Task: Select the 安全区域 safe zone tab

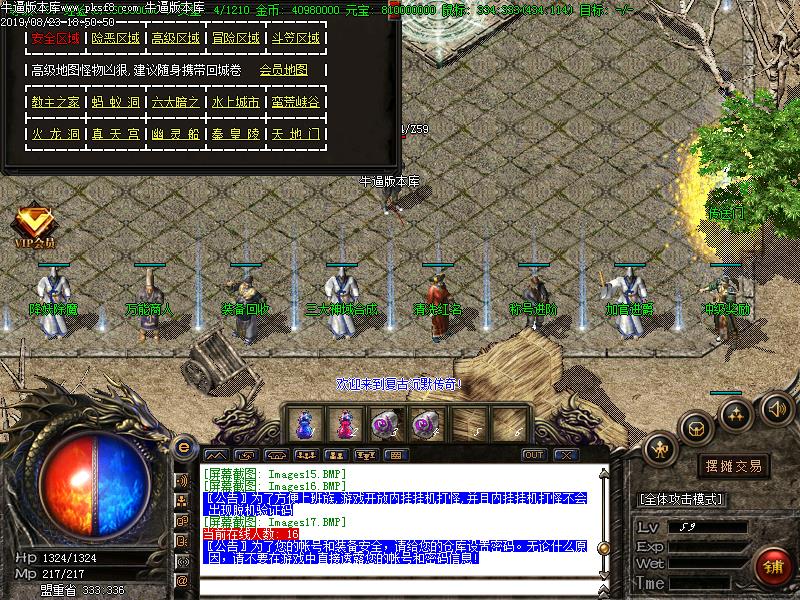Action: point(55,39)
